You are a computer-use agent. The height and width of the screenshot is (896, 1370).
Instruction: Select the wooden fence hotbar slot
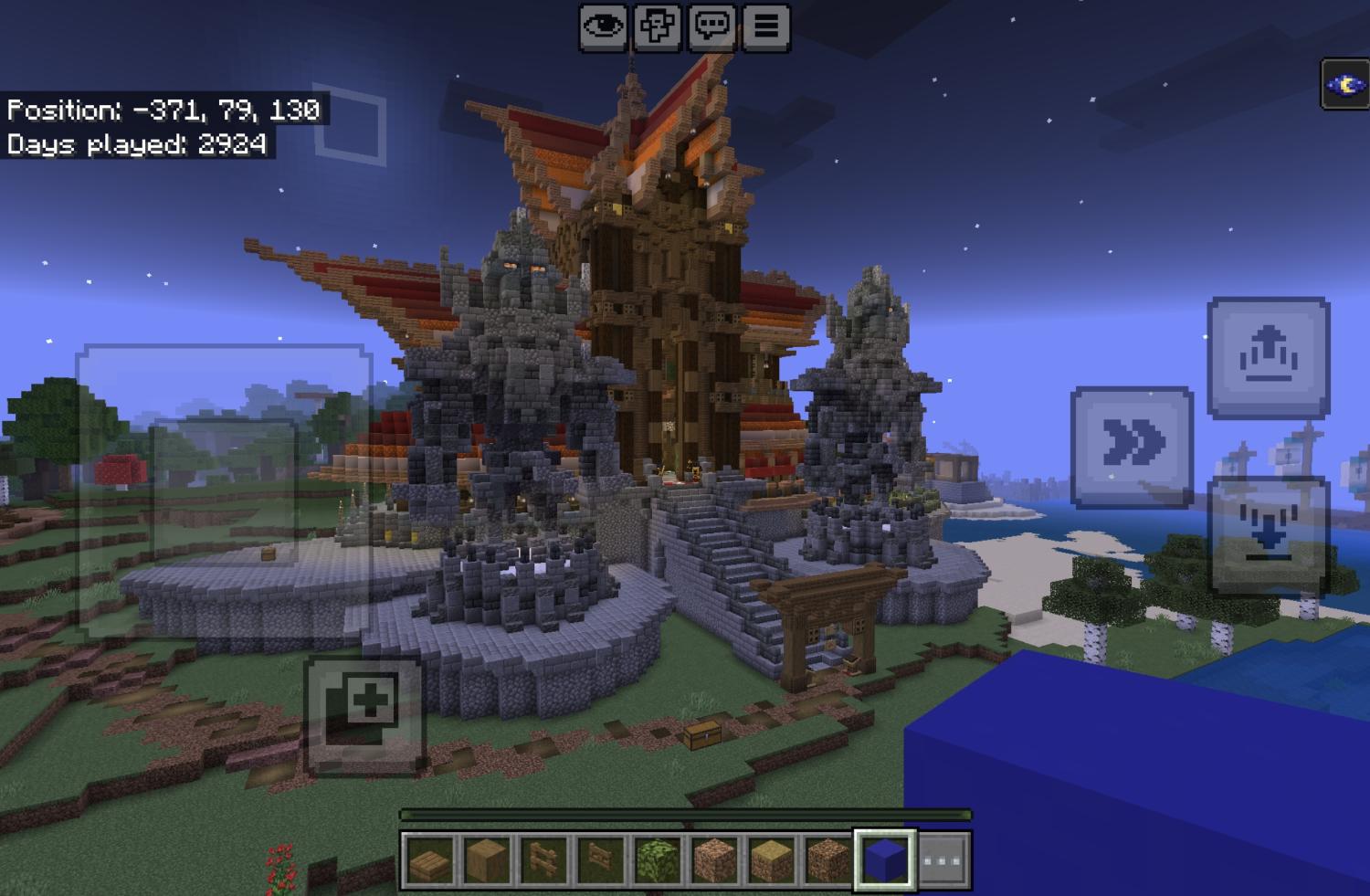[543, 859]
